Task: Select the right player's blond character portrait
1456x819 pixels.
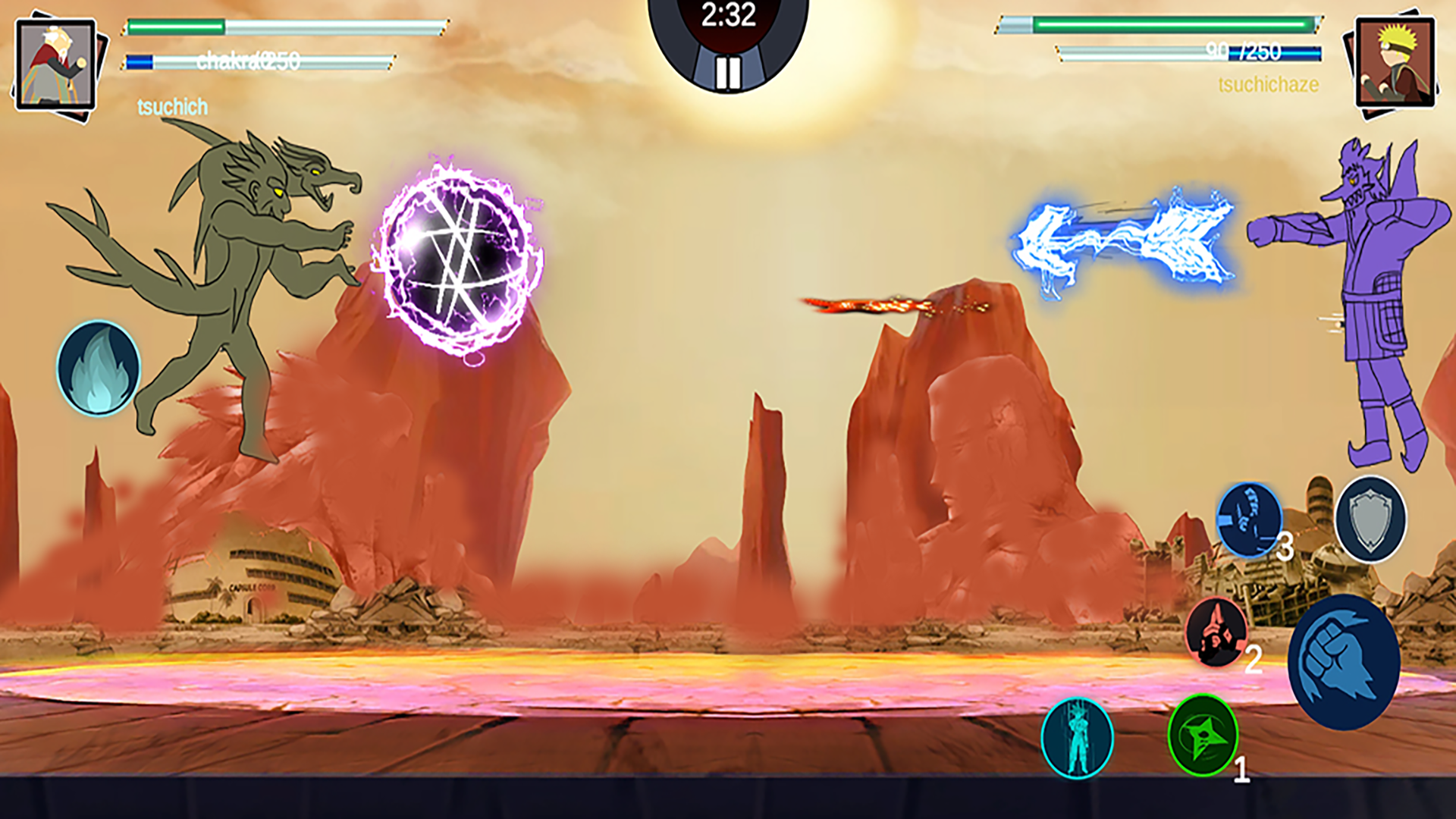Action: pyautogui.click(x=1395, y=64)
